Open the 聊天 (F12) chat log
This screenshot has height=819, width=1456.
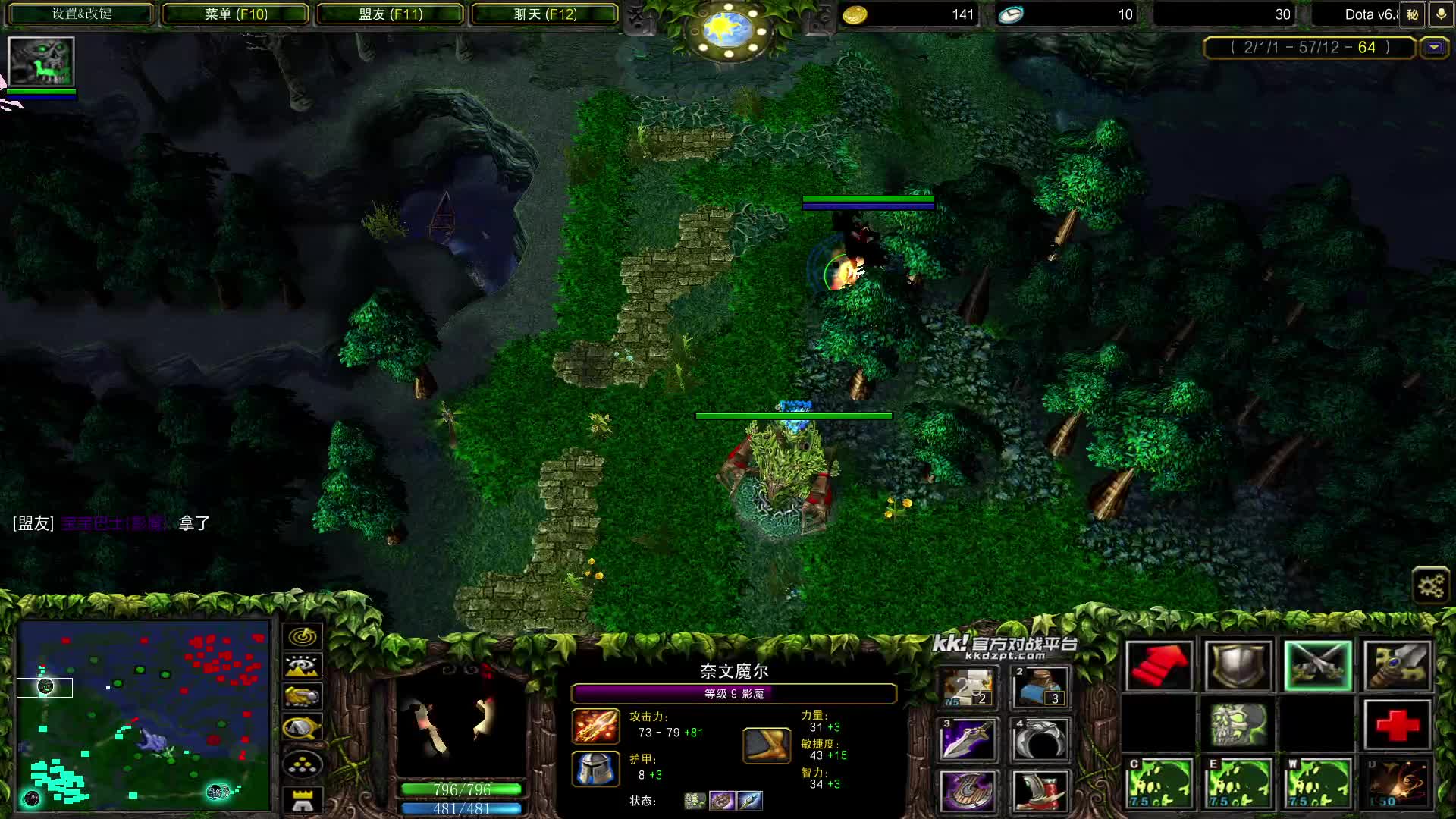click(544, 14)
